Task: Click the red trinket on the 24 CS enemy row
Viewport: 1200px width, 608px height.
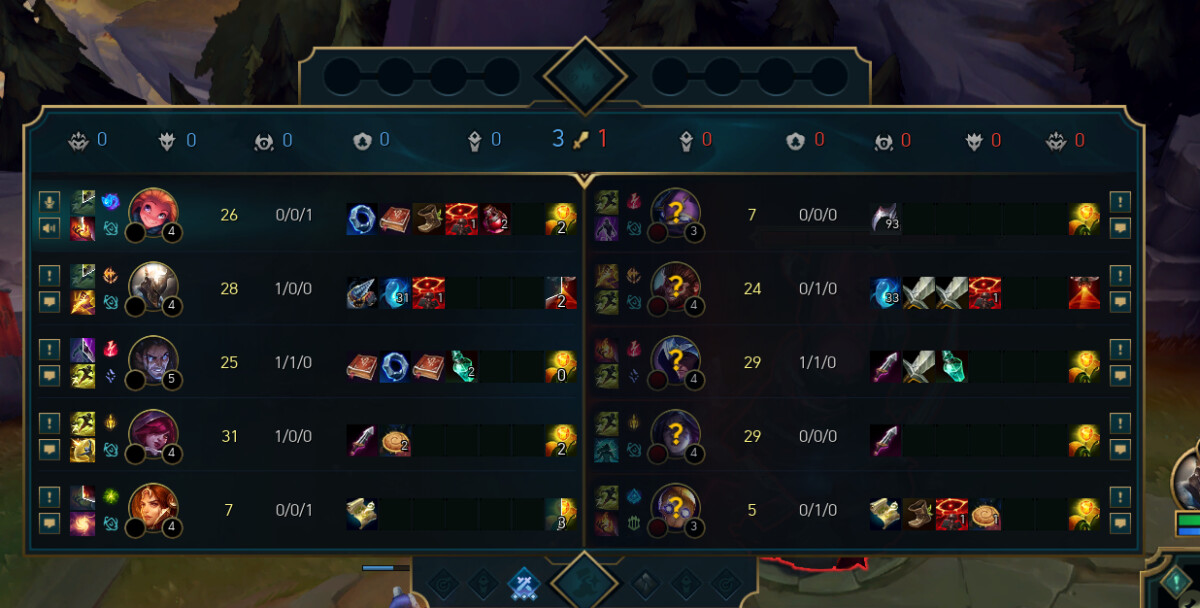Action: point(1085,293)
